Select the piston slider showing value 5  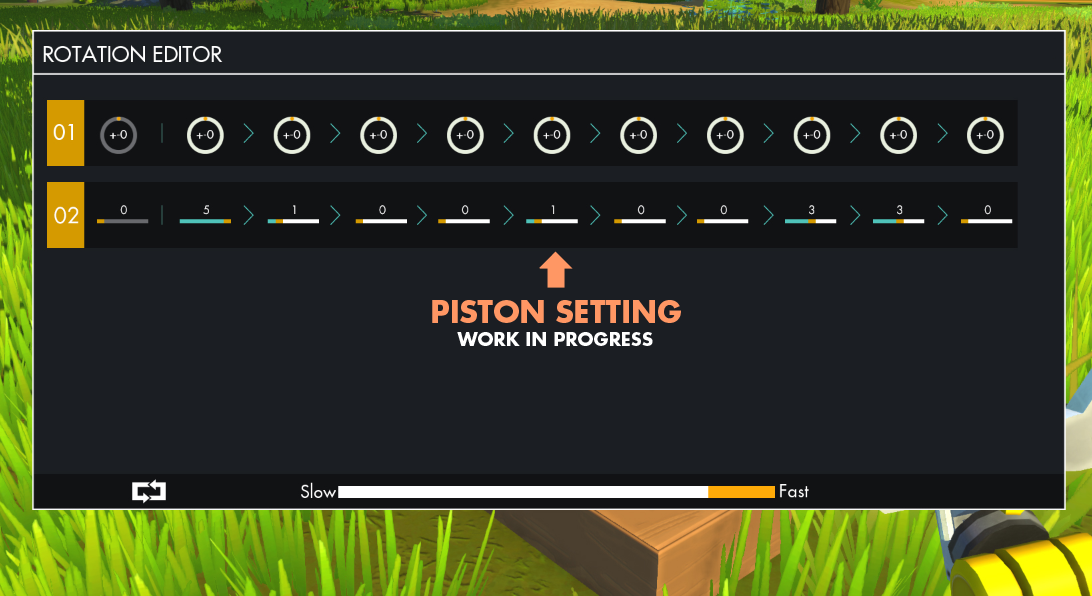[x=205, y=219]
